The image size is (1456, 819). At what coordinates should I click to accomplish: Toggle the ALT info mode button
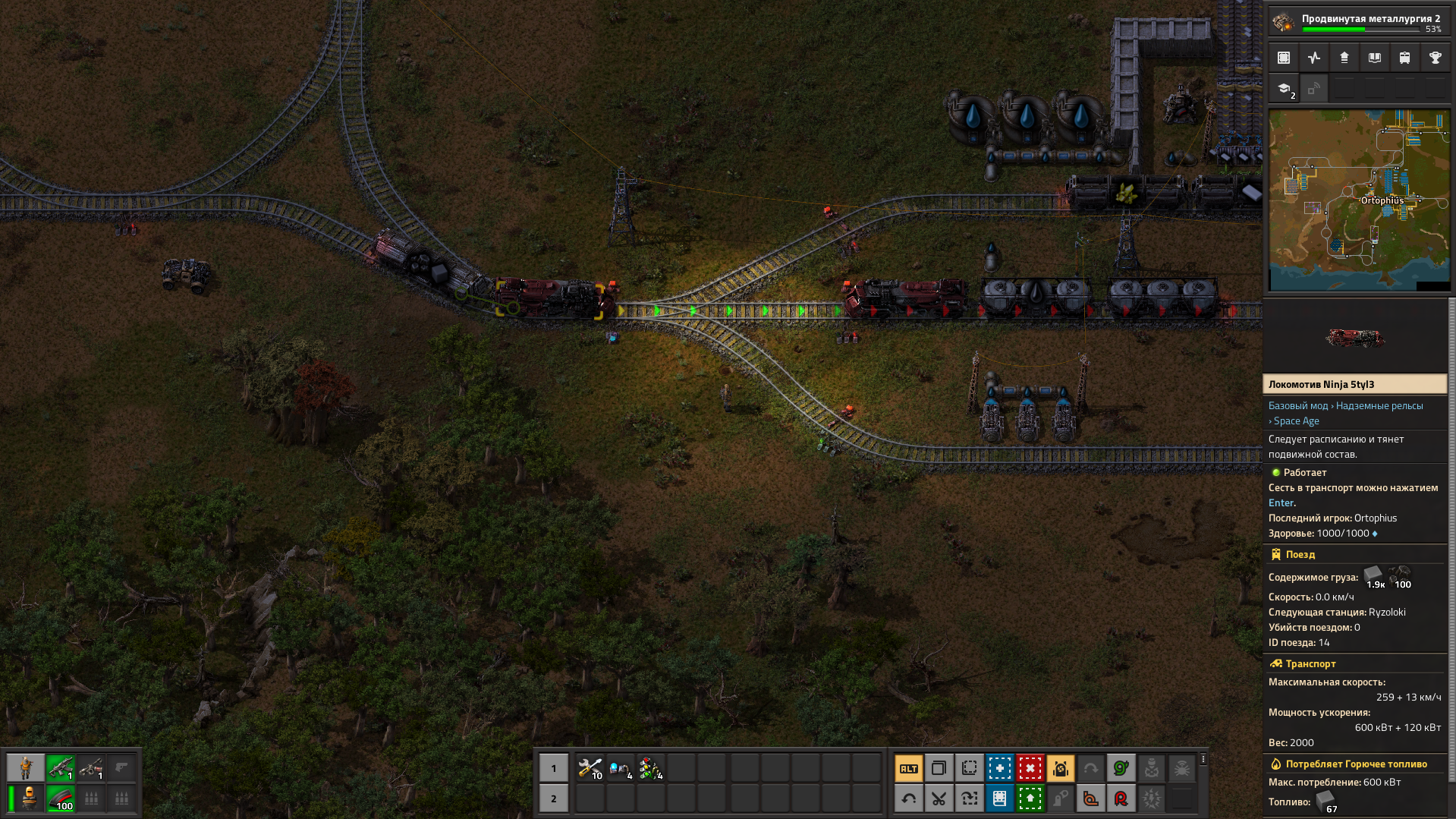click(908, 768)
